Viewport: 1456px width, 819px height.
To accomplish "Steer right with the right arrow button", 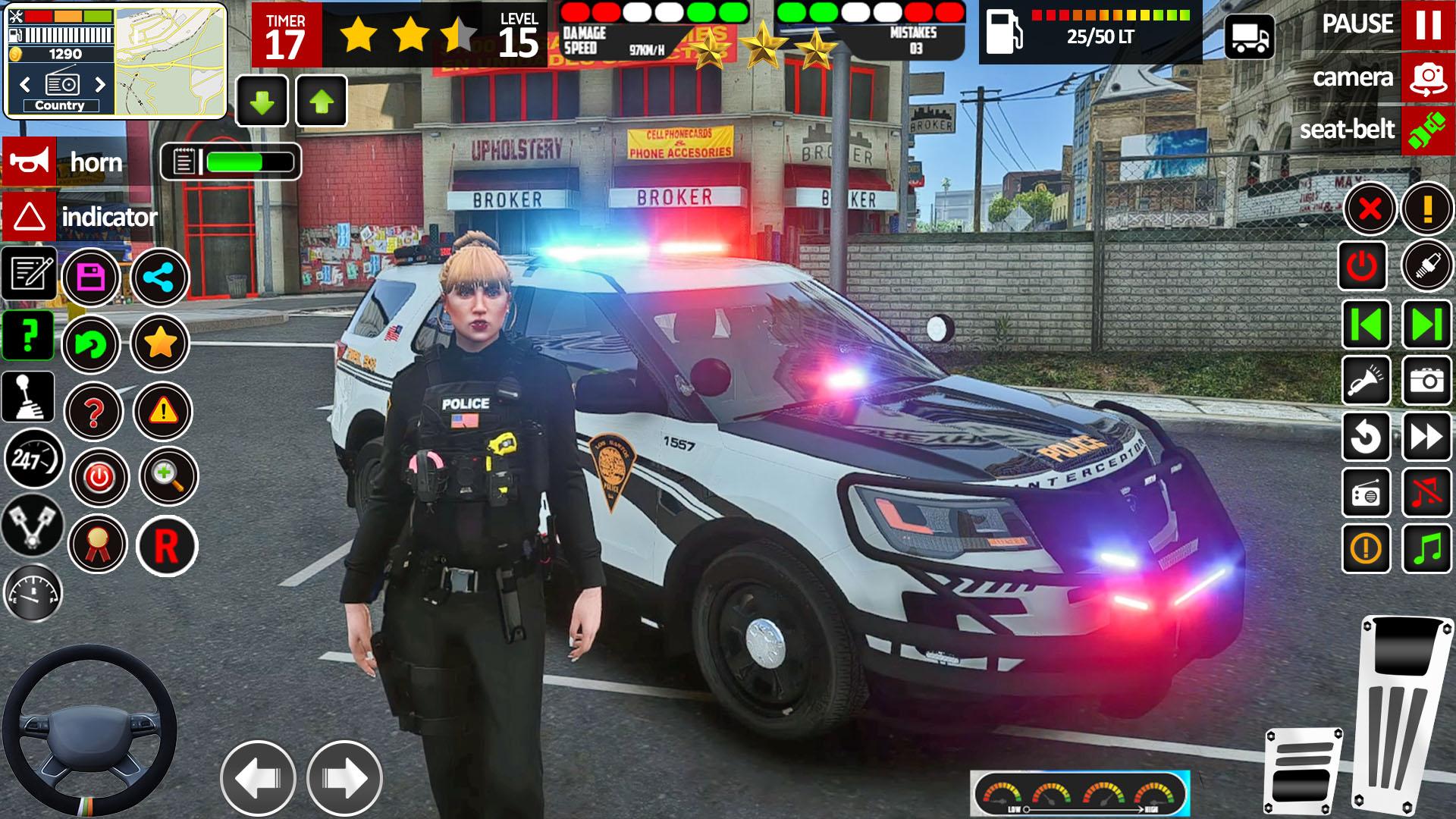I will click(344, 778).
